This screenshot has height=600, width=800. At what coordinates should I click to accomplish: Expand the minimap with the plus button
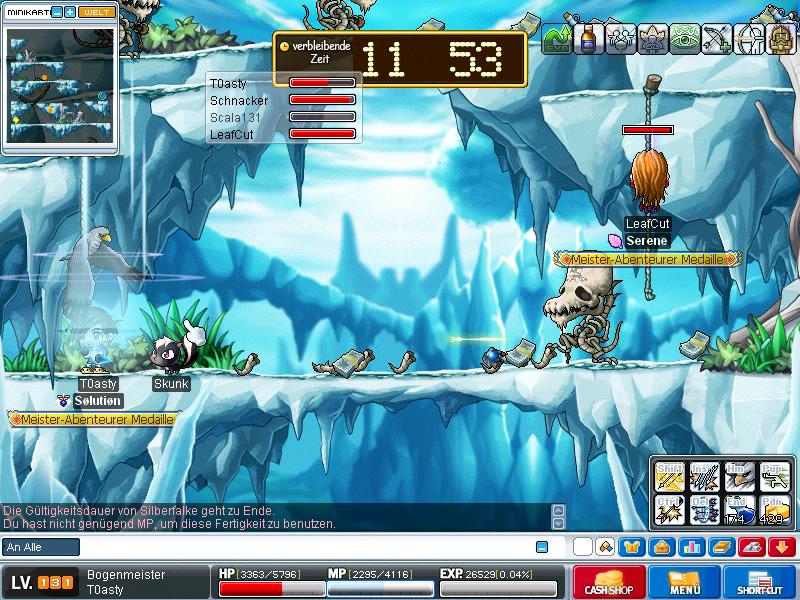tap(70, 12)
